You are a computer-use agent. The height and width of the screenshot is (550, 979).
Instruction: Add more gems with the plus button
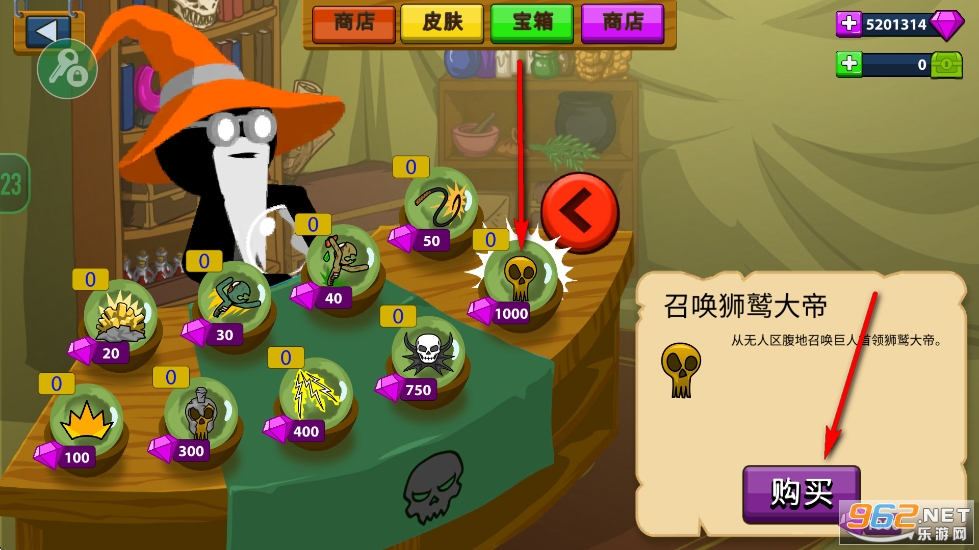pyautogui.click(x=849, y=23)
